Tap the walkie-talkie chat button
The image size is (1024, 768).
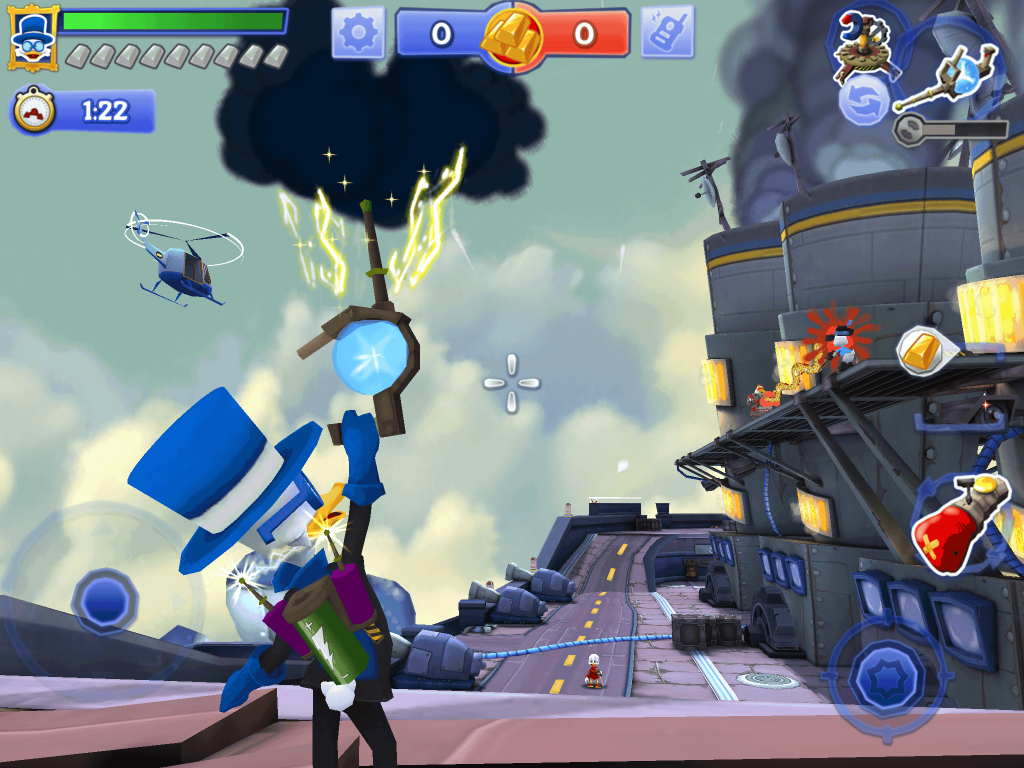(667, 34)
